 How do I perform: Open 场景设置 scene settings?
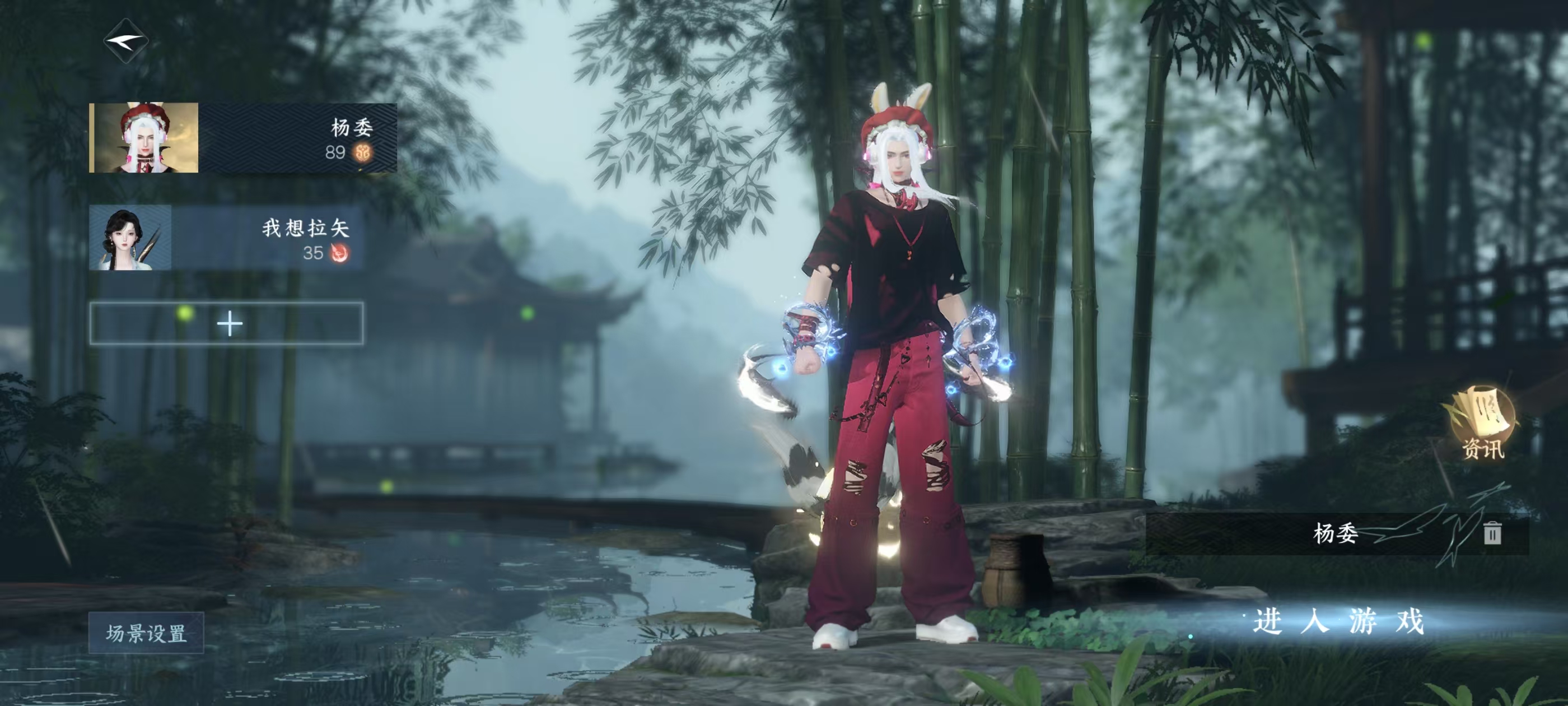[x=146, y=633]
